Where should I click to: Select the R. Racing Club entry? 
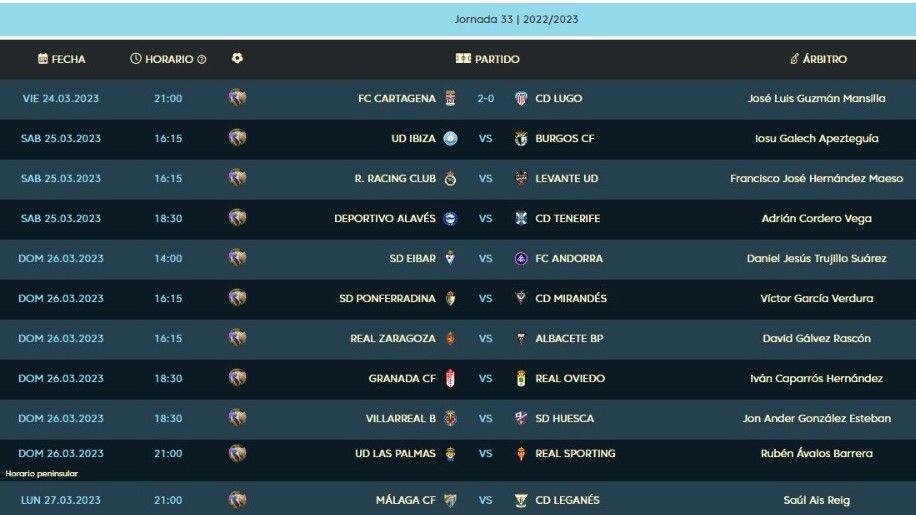(x=395, y=178)
